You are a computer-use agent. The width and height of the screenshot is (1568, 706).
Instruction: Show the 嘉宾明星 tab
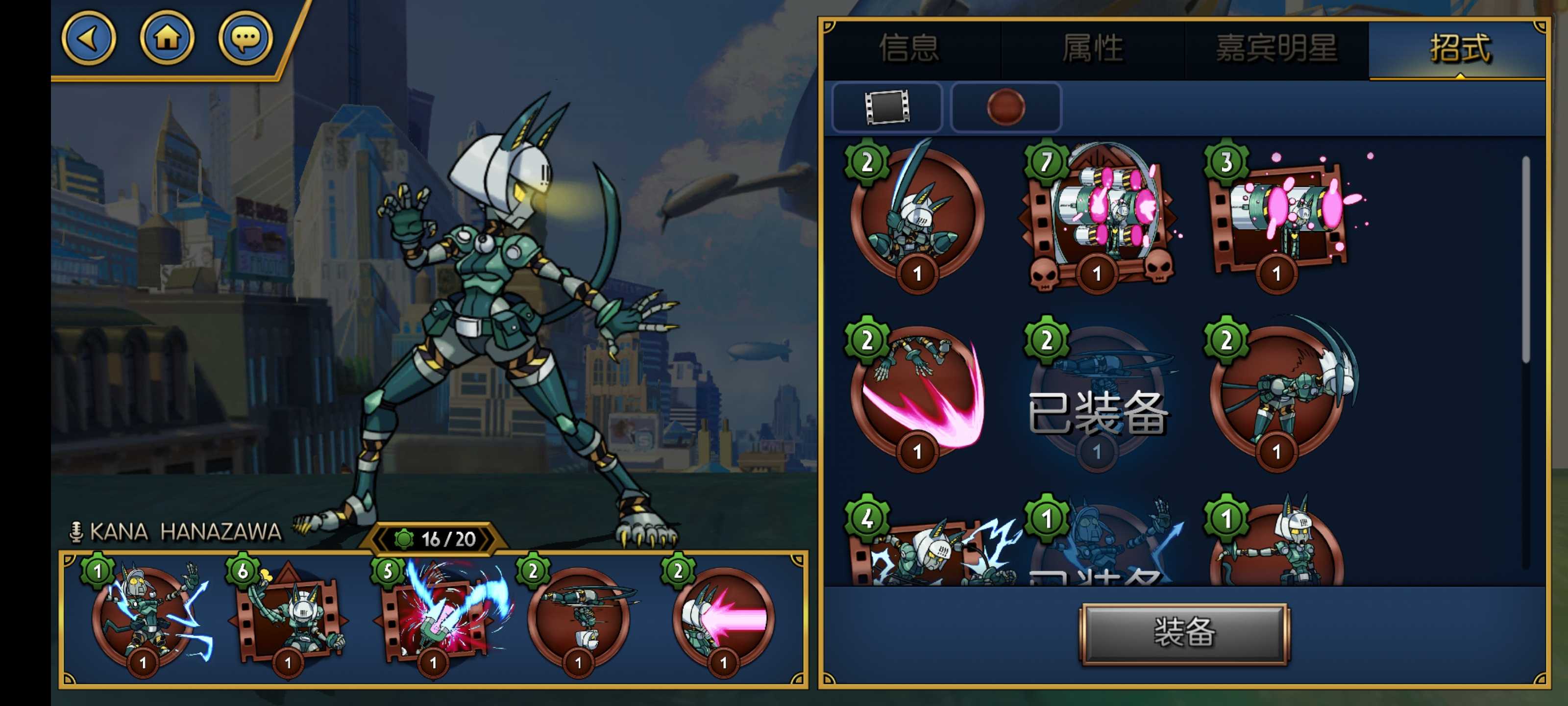pos(1276,49)
